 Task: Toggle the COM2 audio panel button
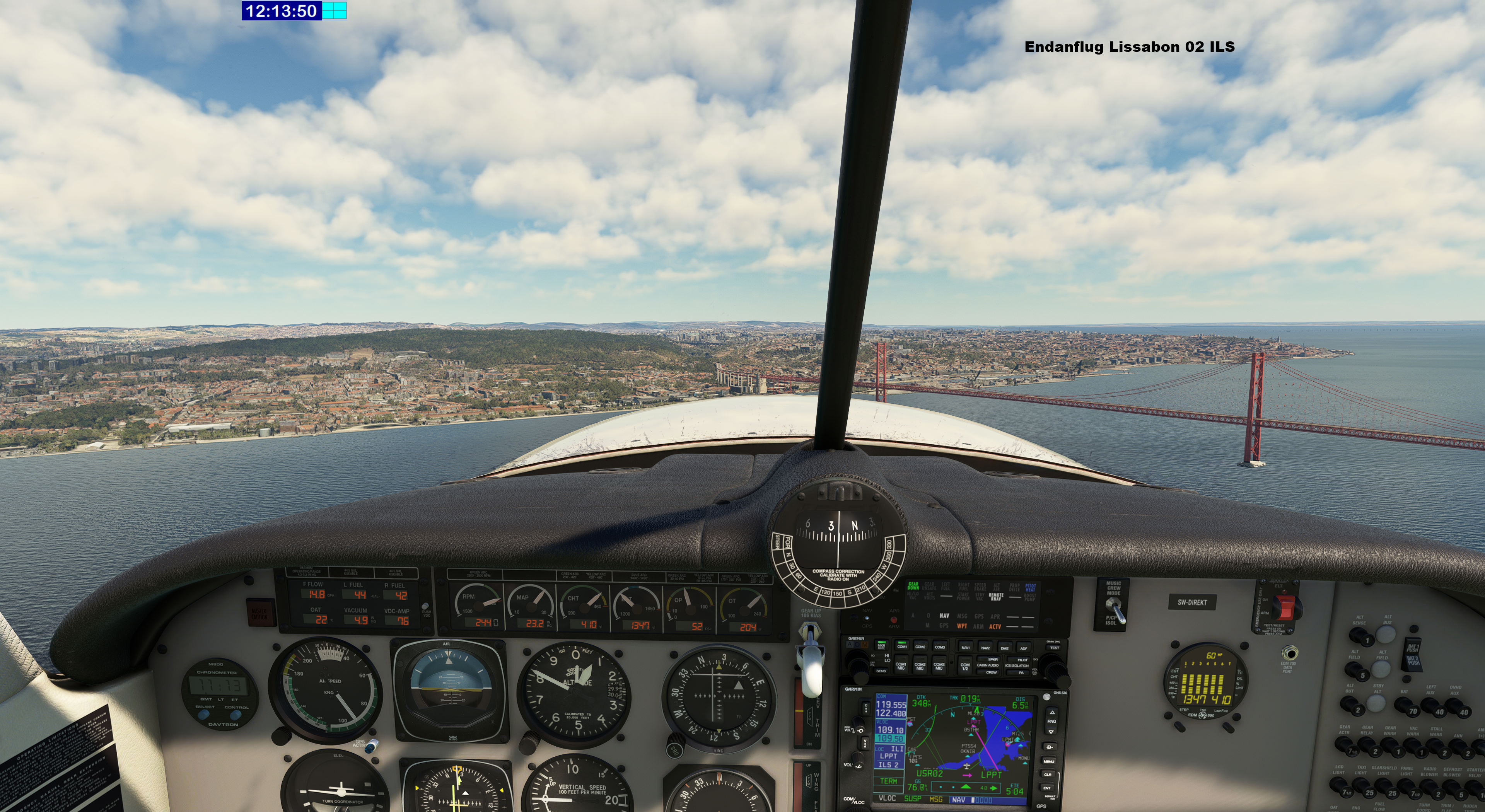point(920,647)
